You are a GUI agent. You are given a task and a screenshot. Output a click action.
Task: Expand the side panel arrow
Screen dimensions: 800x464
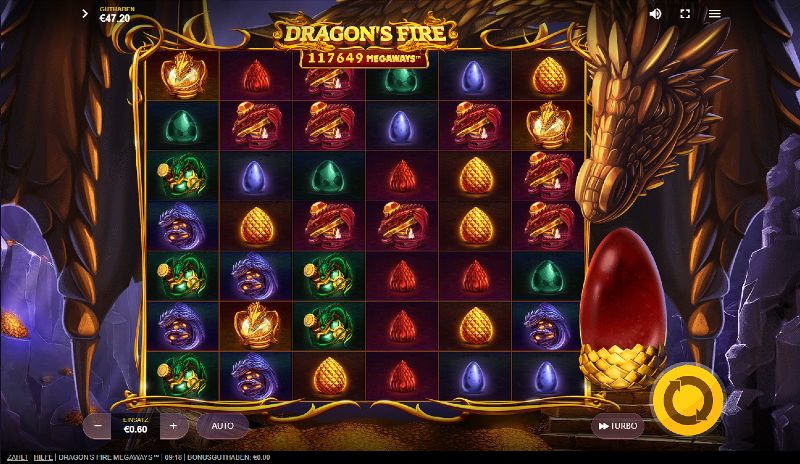85,14
